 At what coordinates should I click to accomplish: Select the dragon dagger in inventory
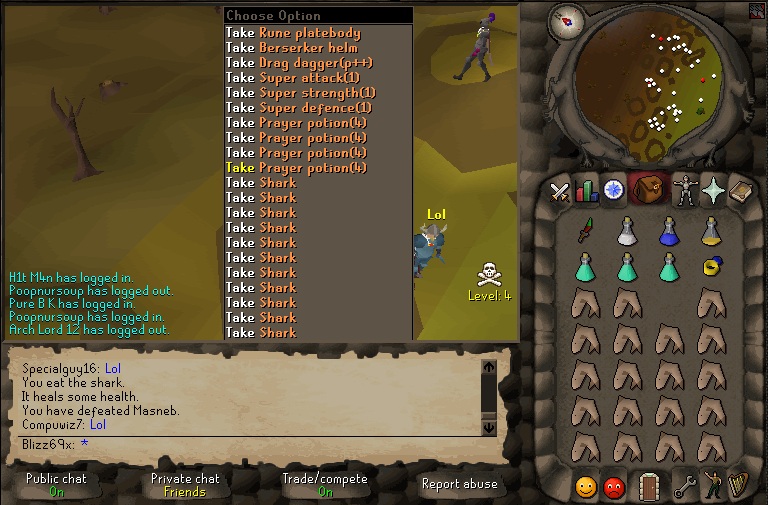[x=586, y=232]
